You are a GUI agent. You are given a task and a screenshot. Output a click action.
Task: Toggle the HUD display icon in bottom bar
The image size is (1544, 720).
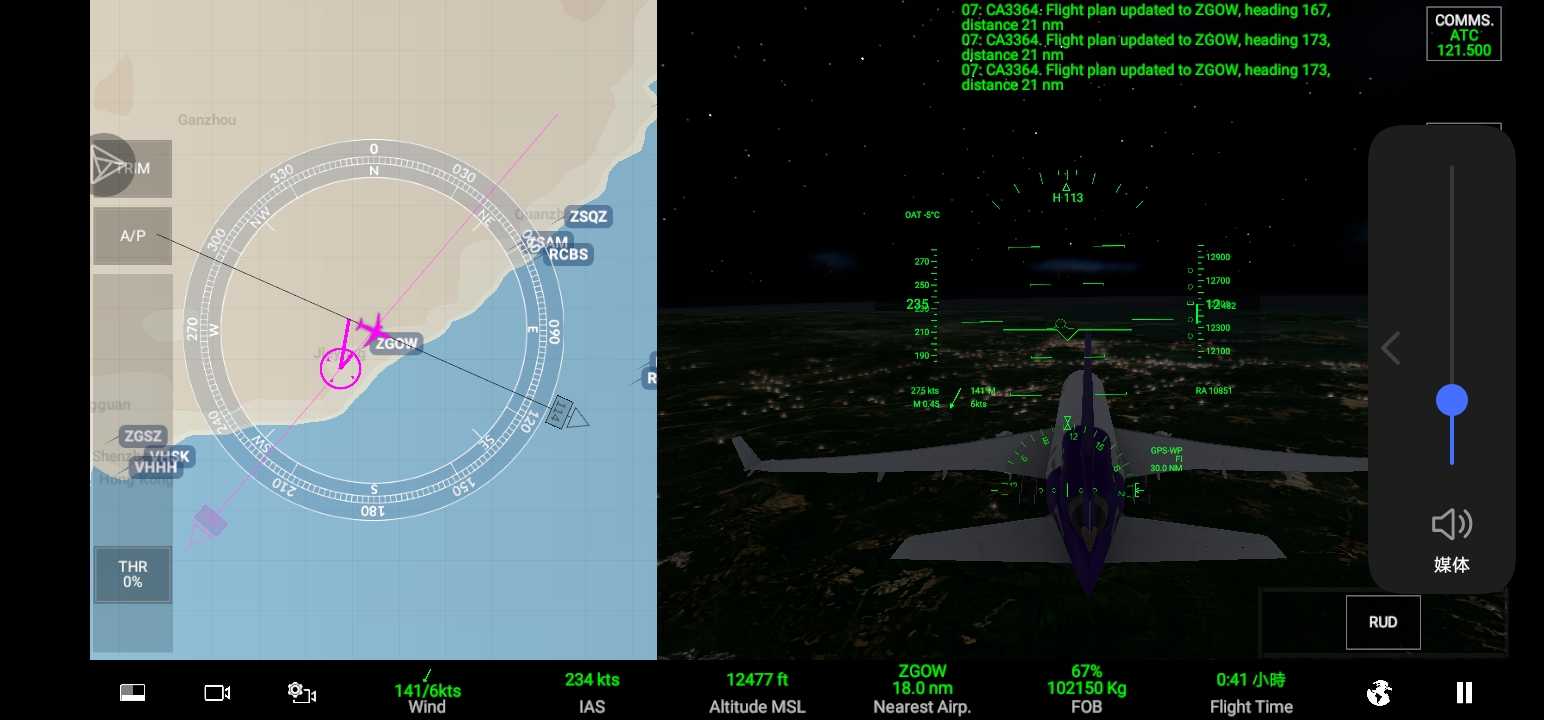[132, 692]
